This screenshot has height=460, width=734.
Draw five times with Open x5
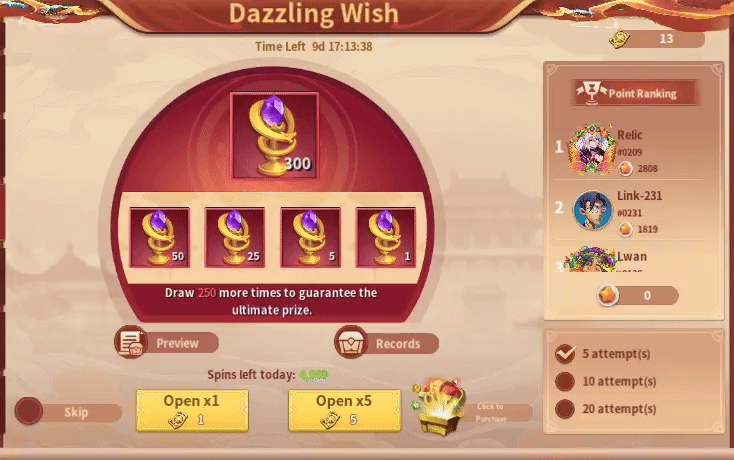point(344,410)
